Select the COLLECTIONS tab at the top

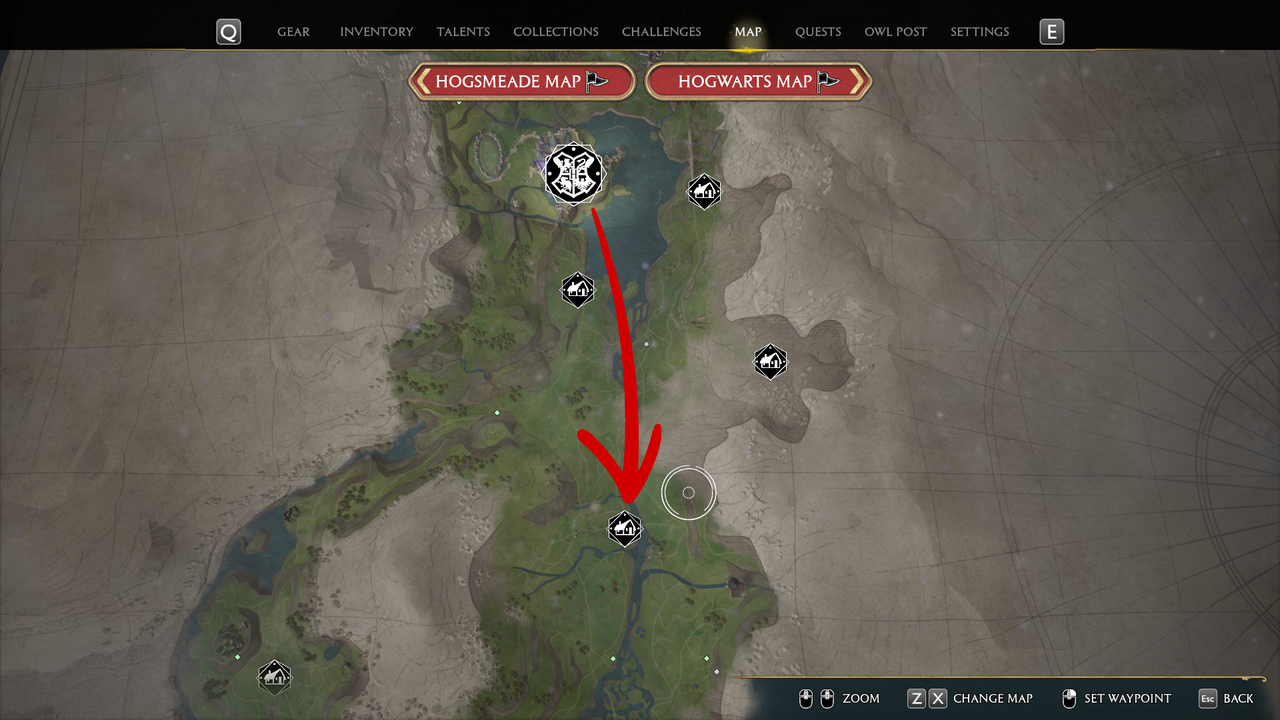tap(555, 31)
